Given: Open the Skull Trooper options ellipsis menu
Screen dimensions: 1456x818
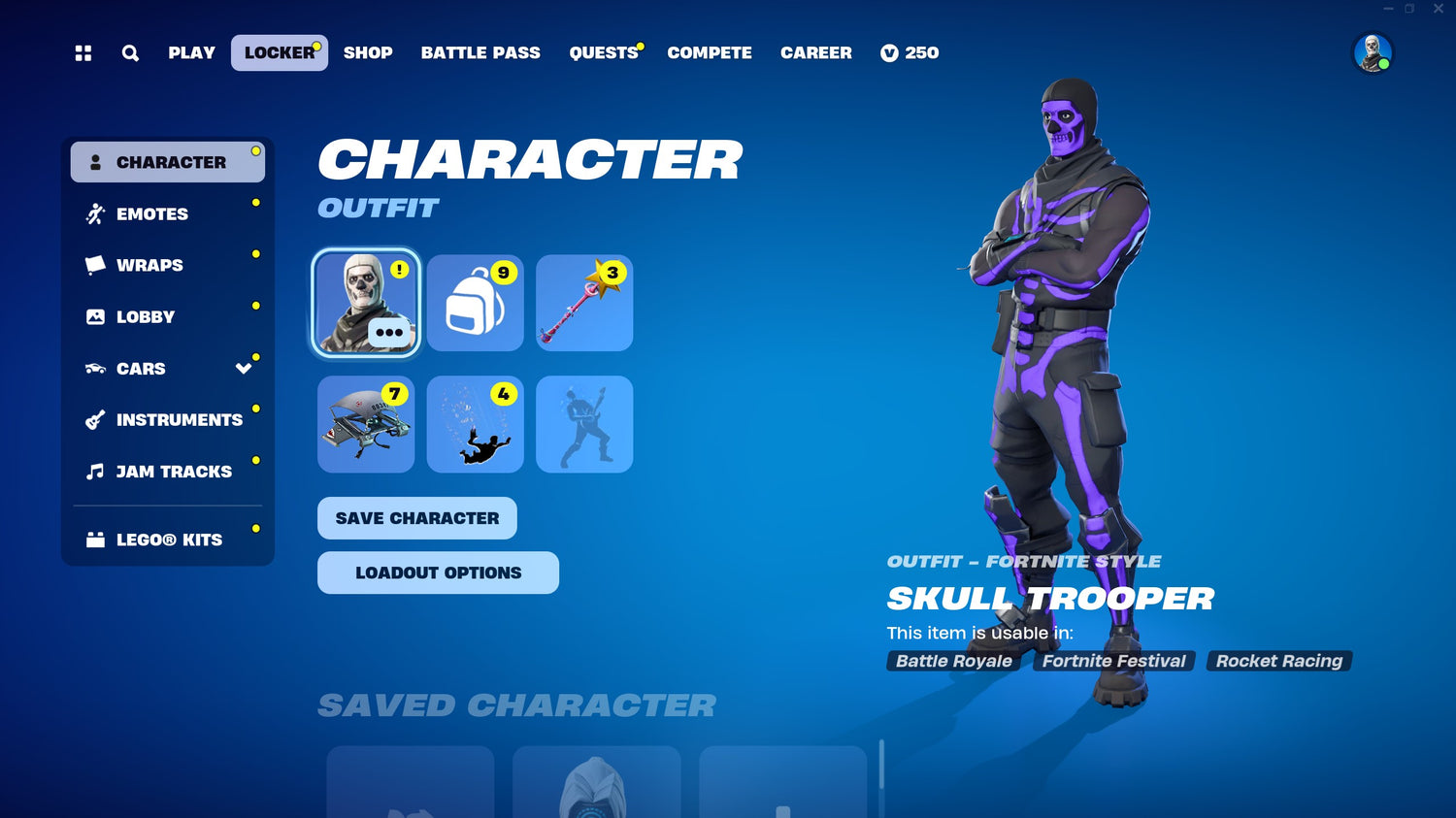Looking at the screenshot, I should 387,333.
